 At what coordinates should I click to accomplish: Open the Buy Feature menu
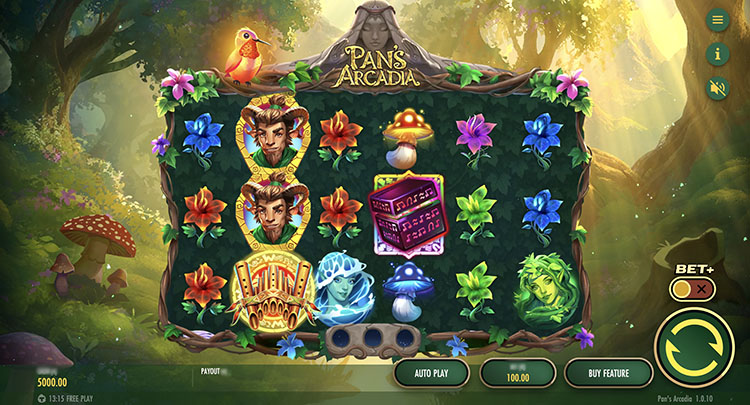pyautogui.click(x=608, y=373)
